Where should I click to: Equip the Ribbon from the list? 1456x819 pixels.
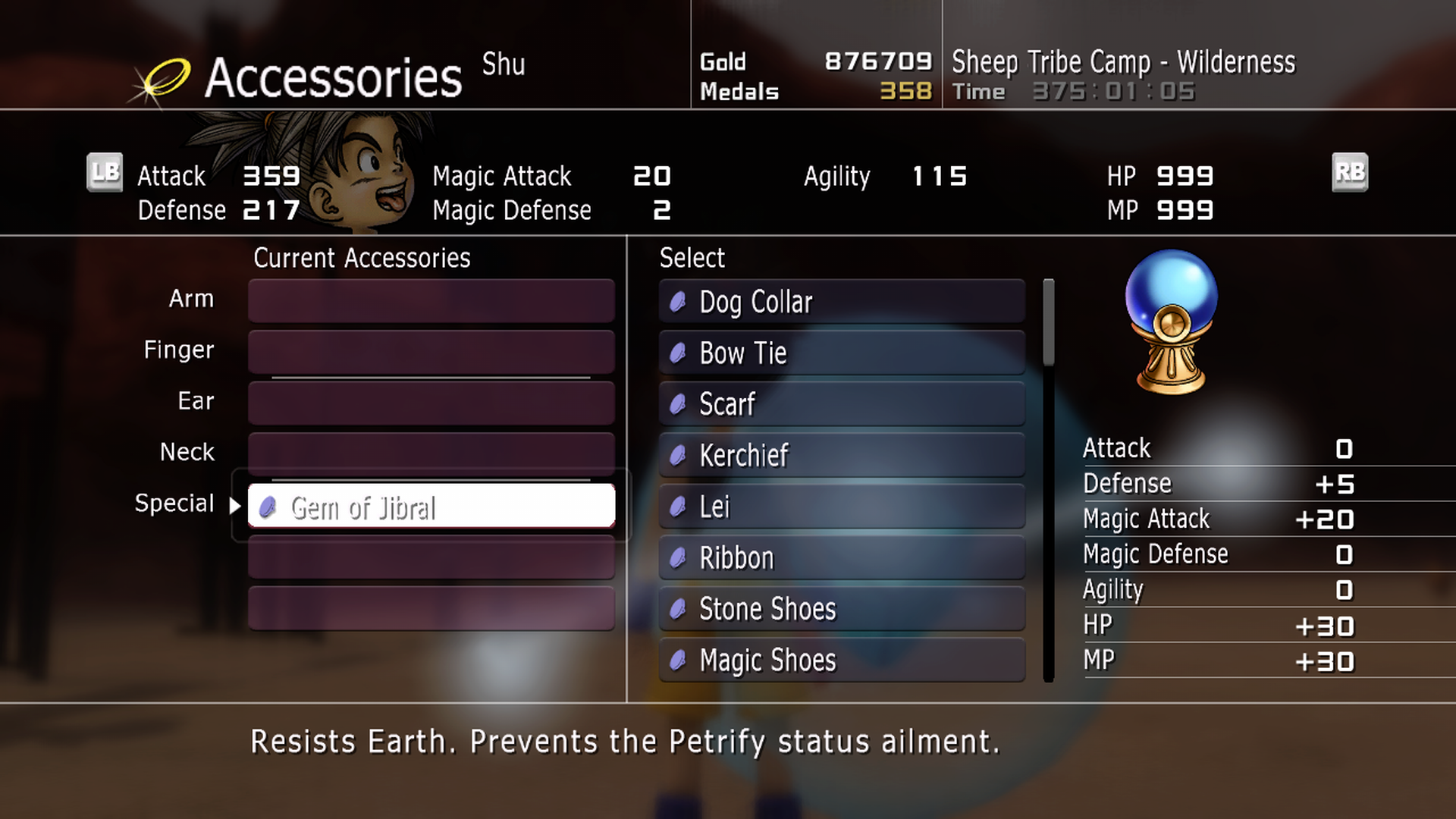842,558
